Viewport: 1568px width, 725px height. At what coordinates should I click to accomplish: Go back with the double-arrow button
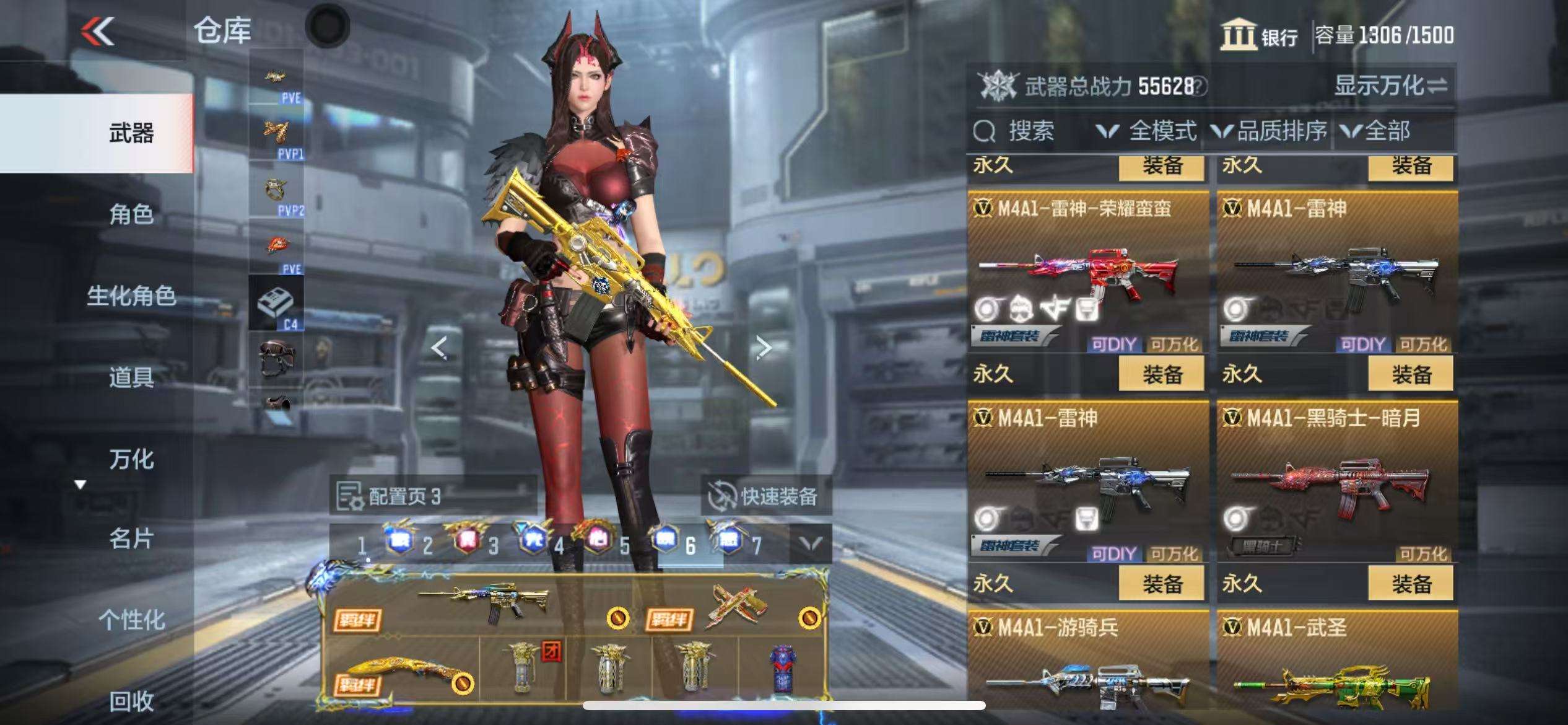tap(98, 31)
